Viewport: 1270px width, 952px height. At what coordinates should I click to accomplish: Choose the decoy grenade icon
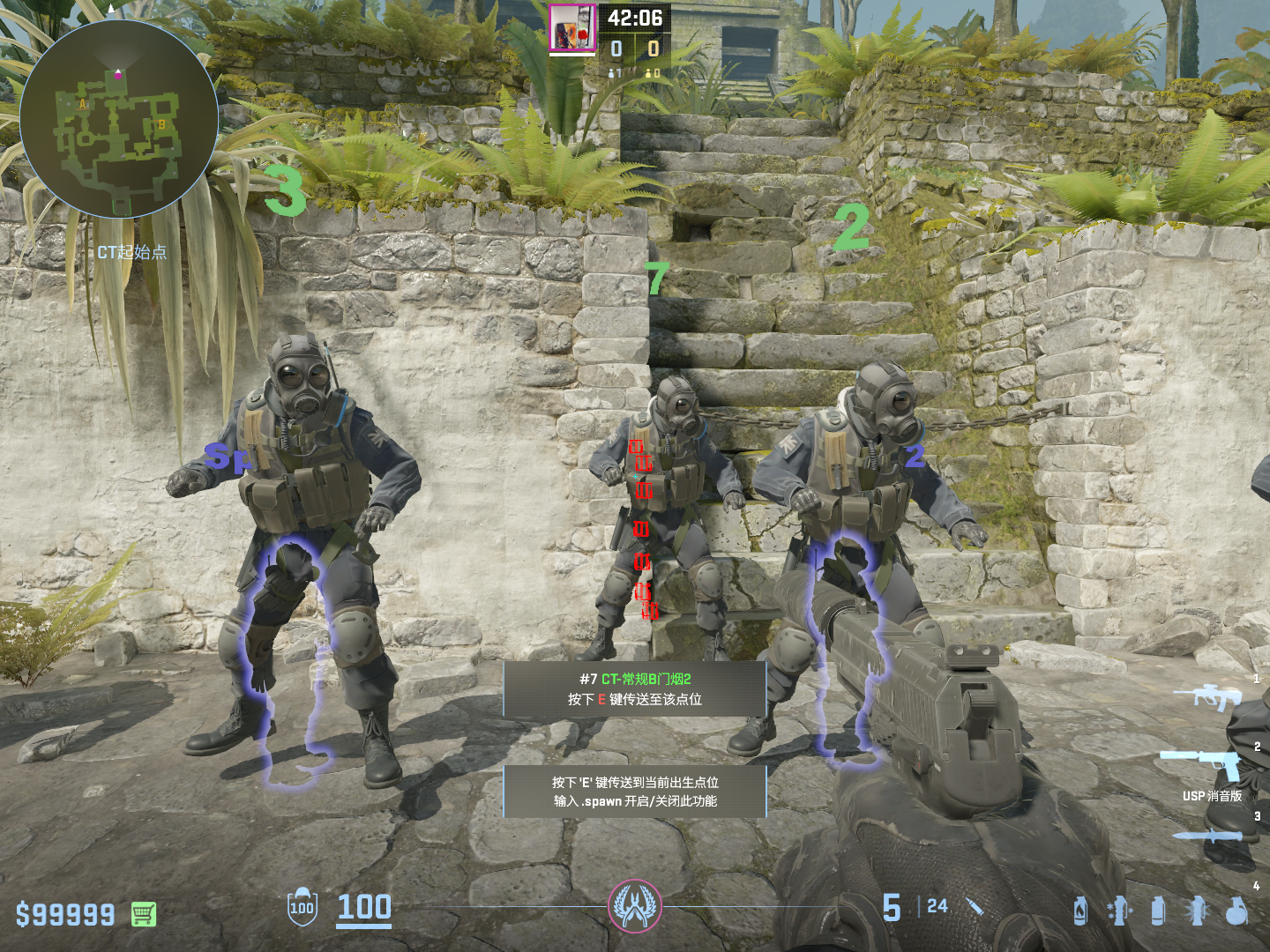(1119, 911)
